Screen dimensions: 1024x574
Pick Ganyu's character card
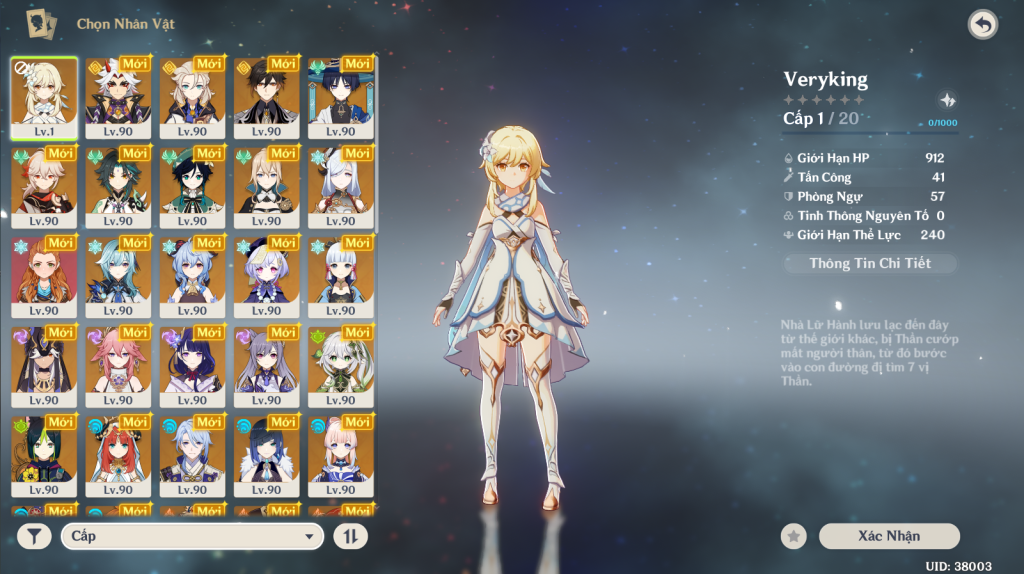[192, 275]
